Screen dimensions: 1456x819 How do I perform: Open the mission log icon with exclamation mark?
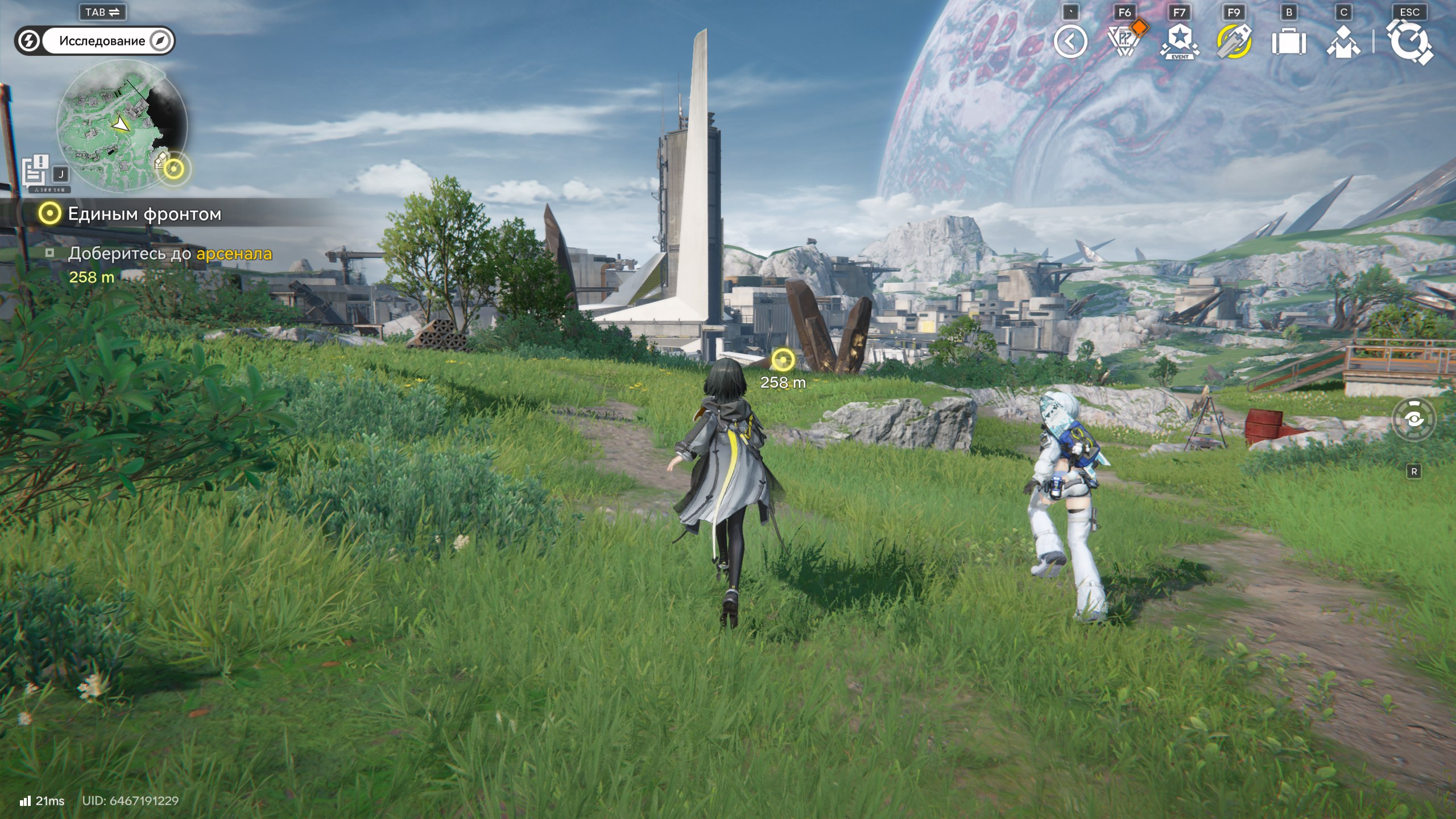coord(36,169)
